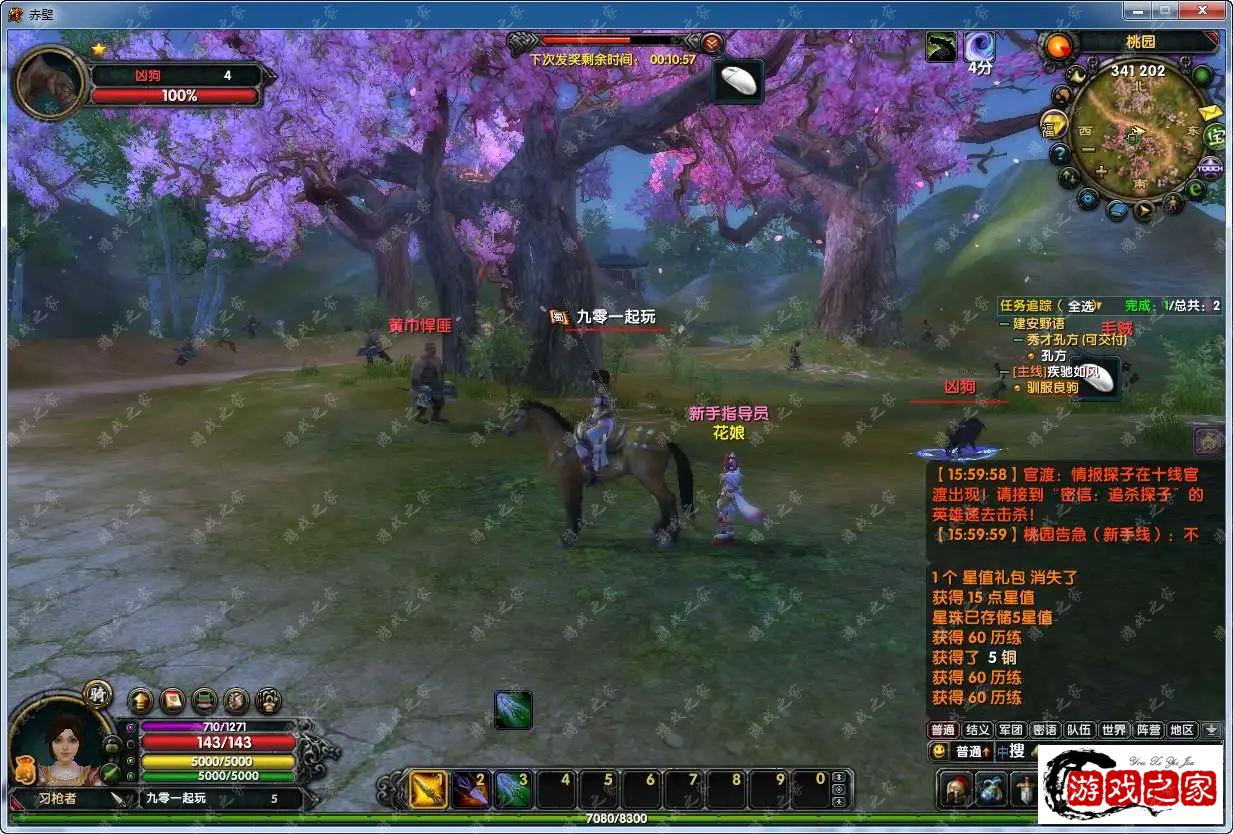Switch to the 世界 chat tab

pyautogui.click(x=1114, y=730)
